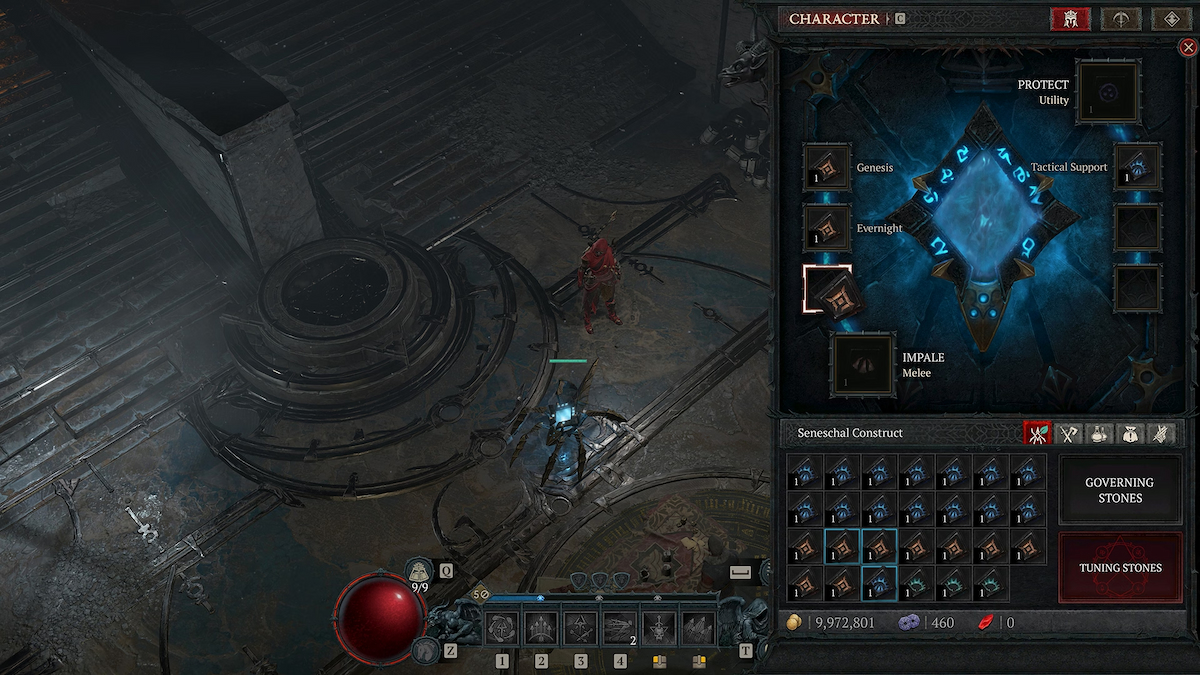1200x675 pixels.
Task: Activate the arrow barrage skill in slot 4
Action: tap(620, 629)
